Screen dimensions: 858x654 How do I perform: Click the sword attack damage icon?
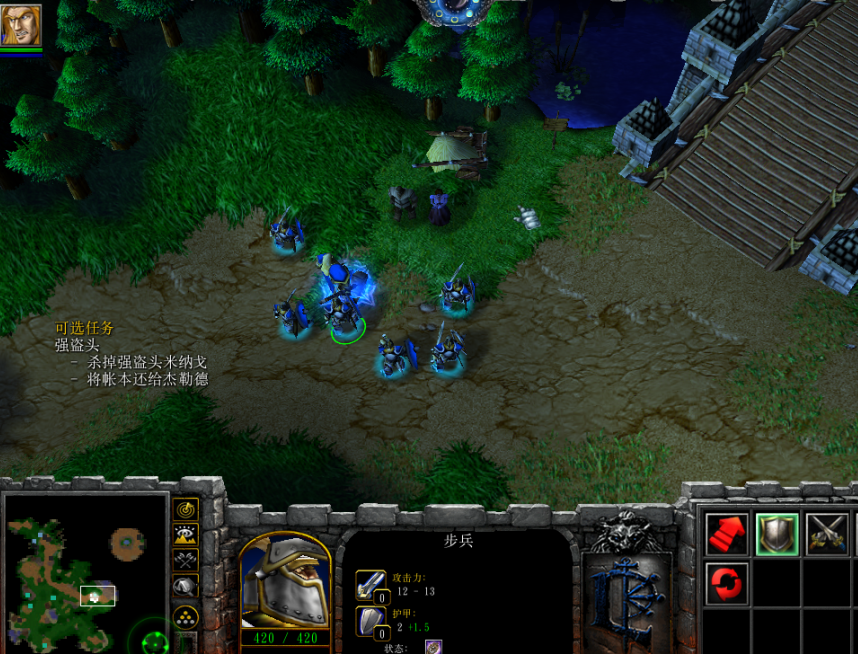(x=369, y=585)
